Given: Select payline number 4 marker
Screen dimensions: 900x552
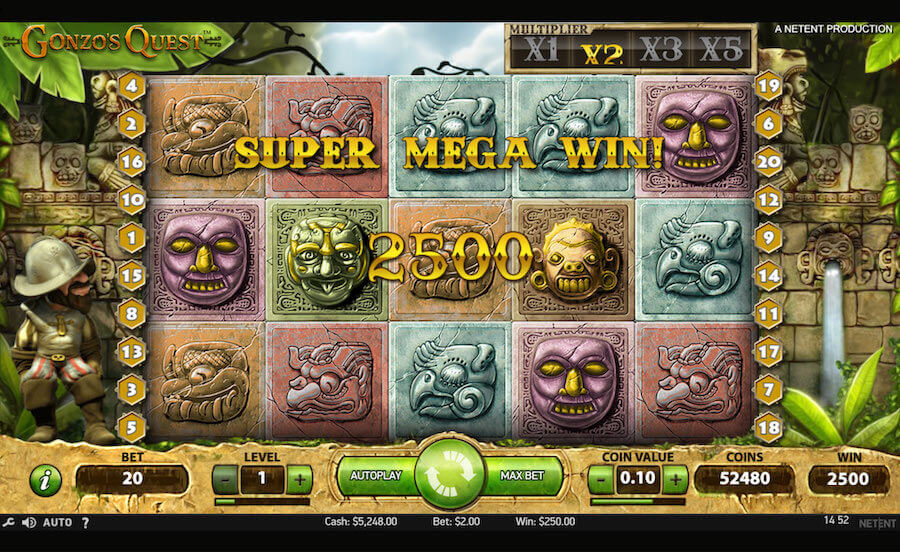Looking at the screenshot, I should point(132,86).
